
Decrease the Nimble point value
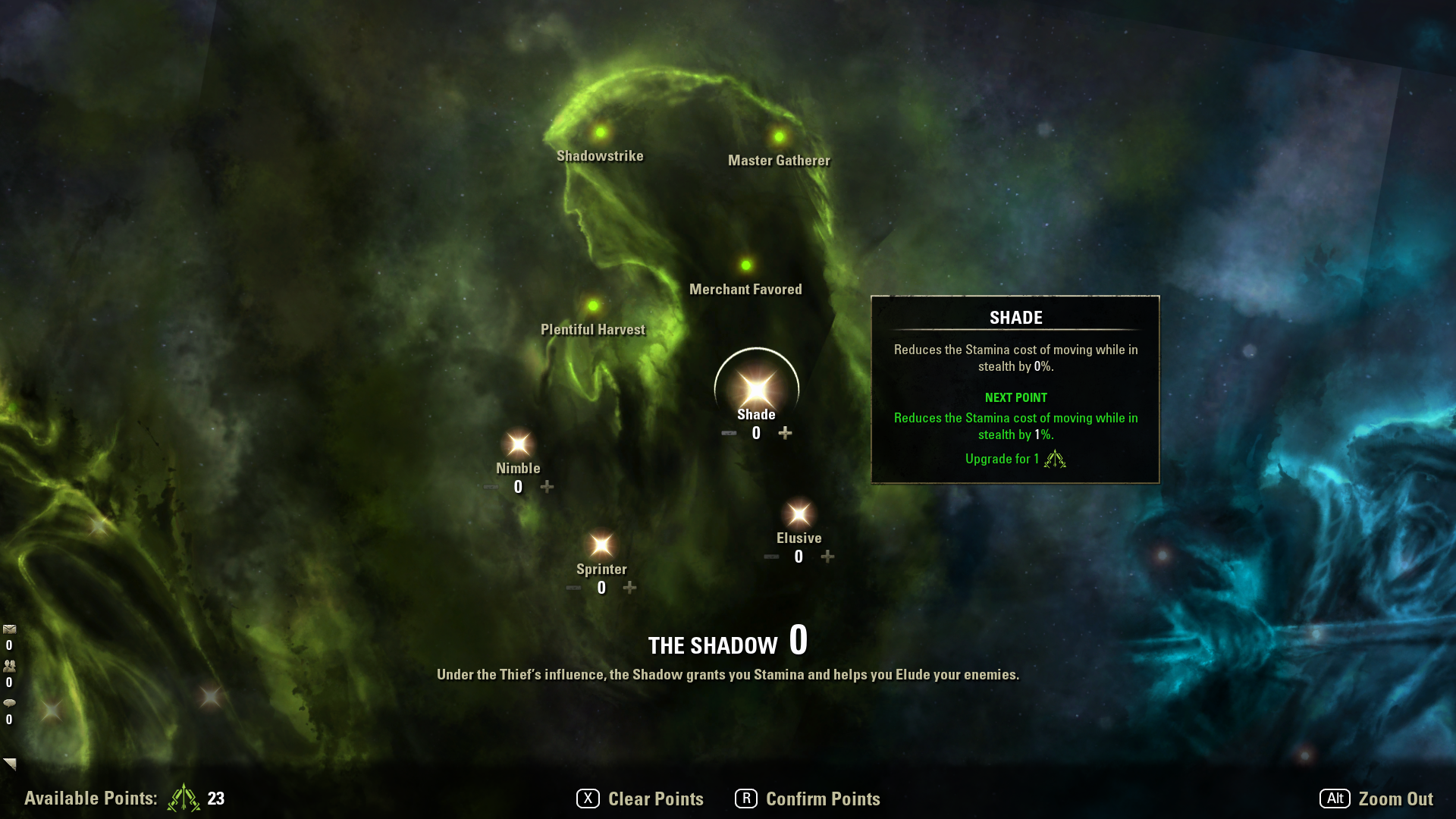pos(491,487)
